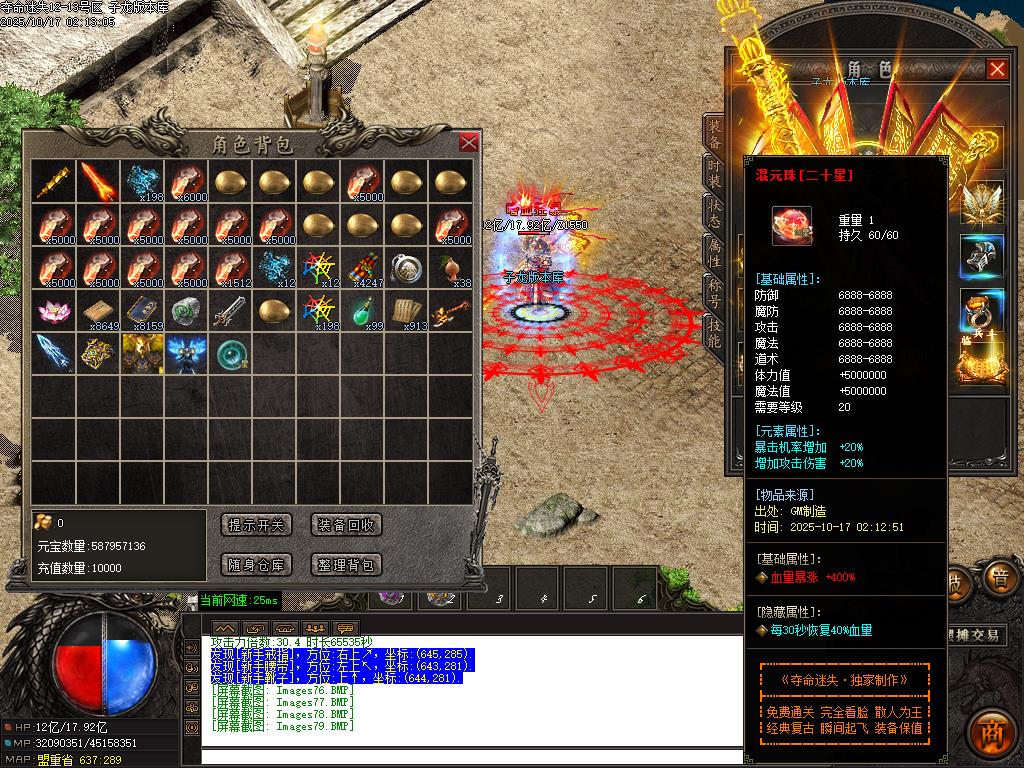Image resolution: width=1024 pixels, height=768 pixels.
Task: Select the flaming red sword in backpack
Action: click(98, 181)
